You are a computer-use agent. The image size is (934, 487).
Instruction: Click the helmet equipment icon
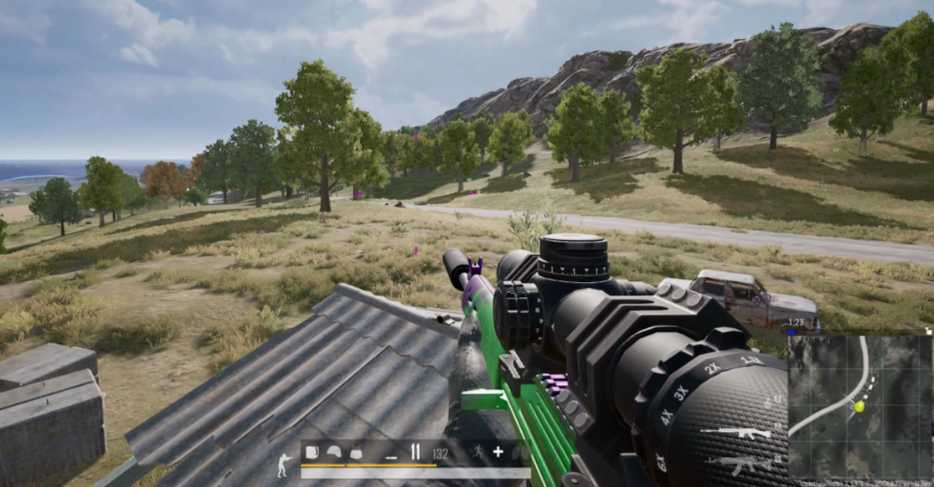click(x=333, y=452)
